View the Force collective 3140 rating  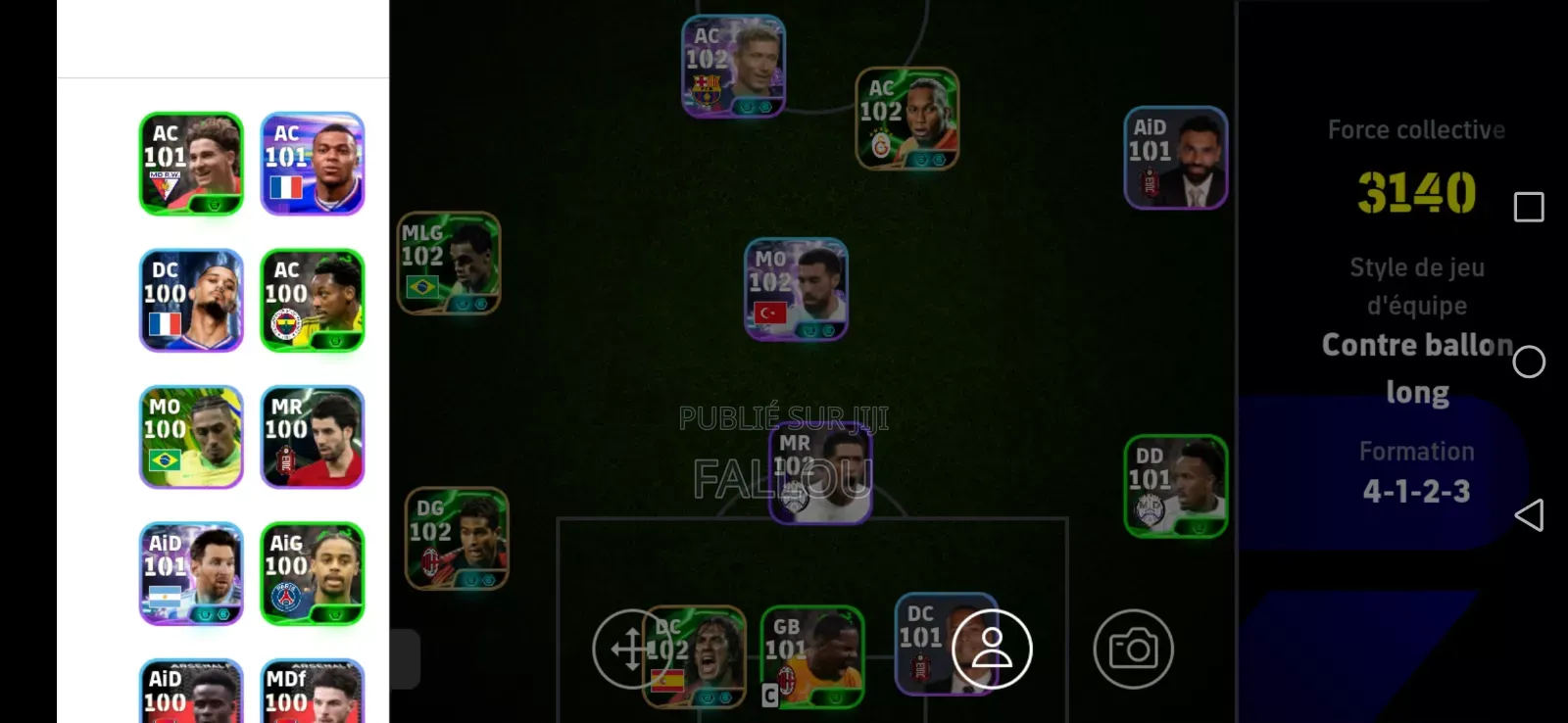pyautogui.click(x=1414, y=193)
